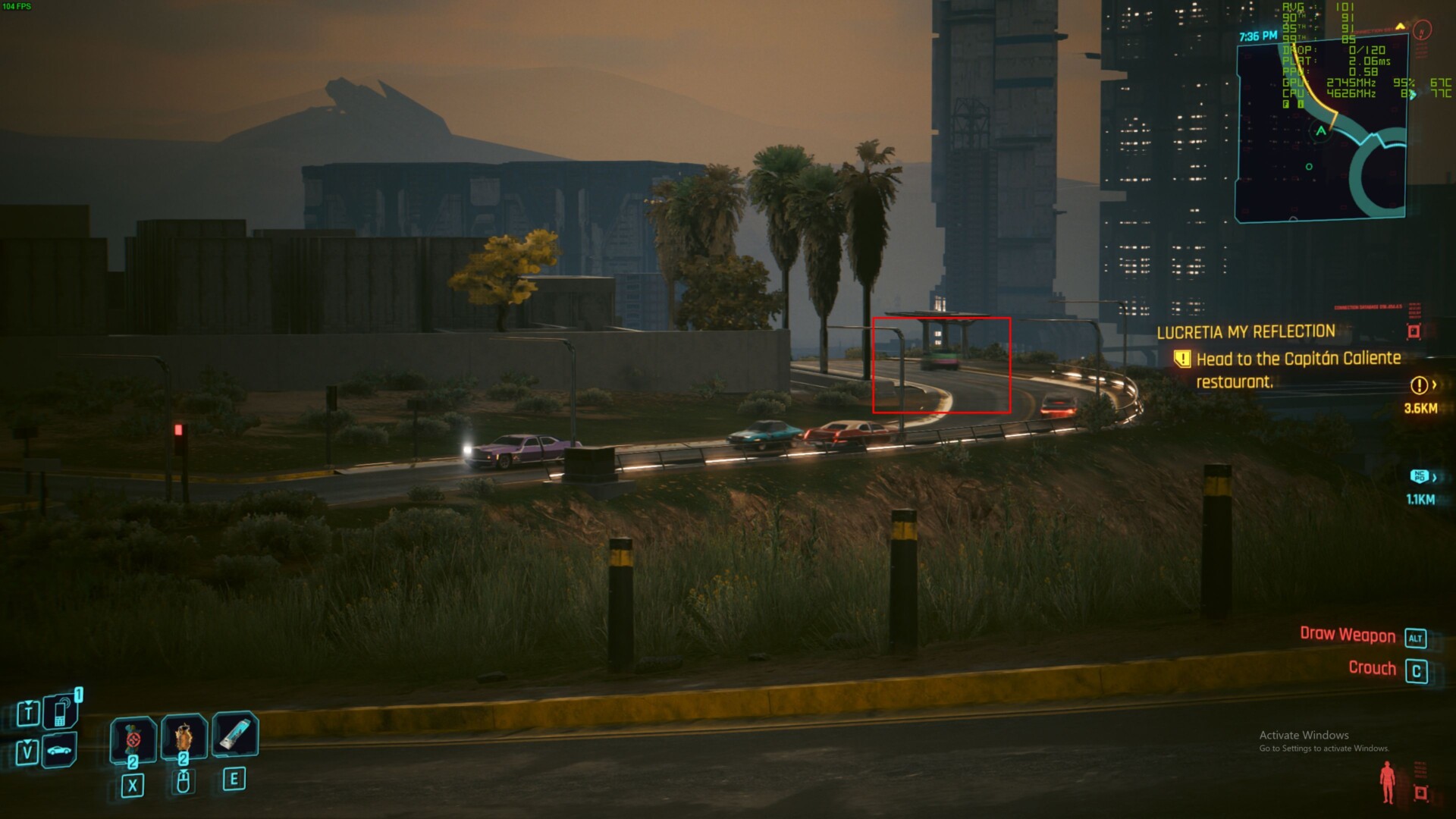Select the flaming orange gadget slot
1456x819 pixels.
coord(184,737)
